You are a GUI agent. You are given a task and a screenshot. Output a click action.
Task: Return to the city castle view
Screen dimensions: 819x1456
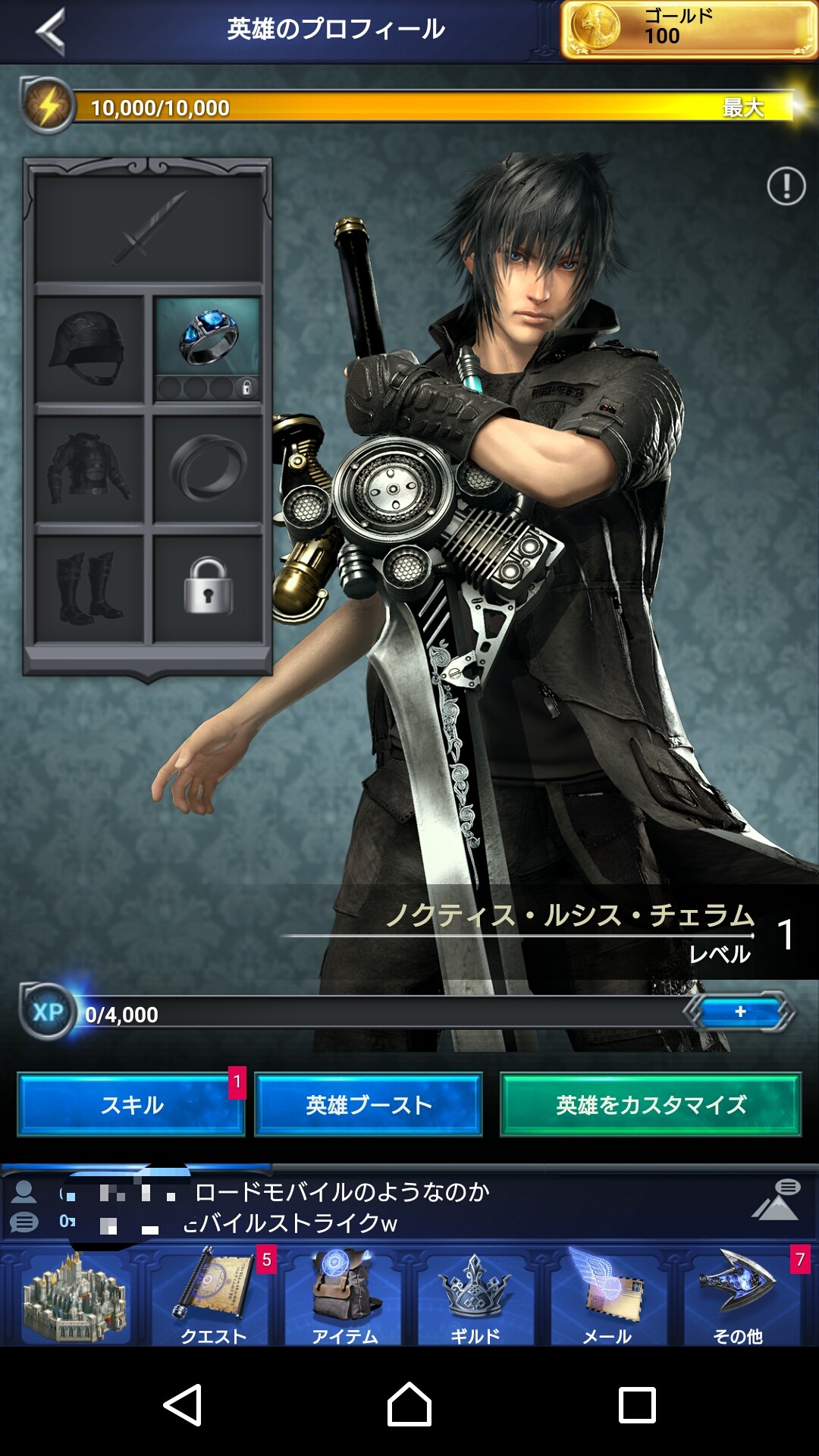(74, 1298)
